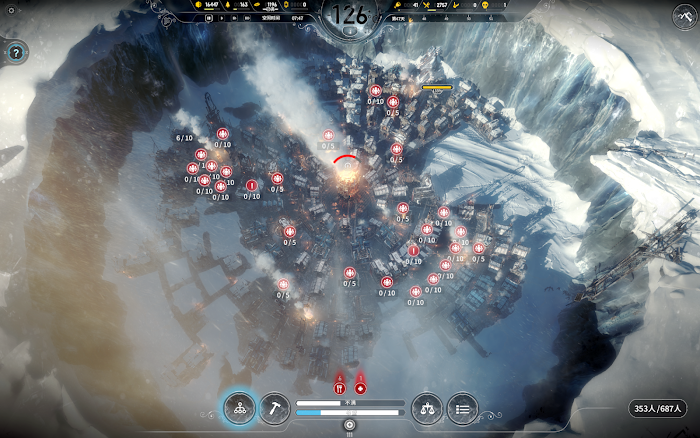700x438 pixels.
Task: Open the Book of Laws scales button
Action: click(x=427, y=407)
